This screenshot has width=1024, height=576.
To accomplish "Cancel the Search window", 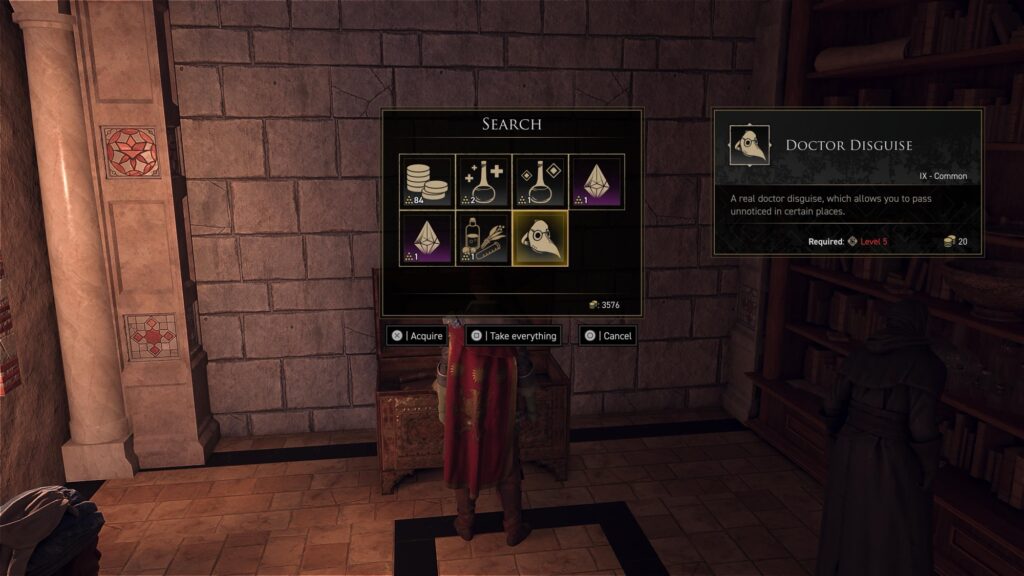I will [x=608, y=336].
